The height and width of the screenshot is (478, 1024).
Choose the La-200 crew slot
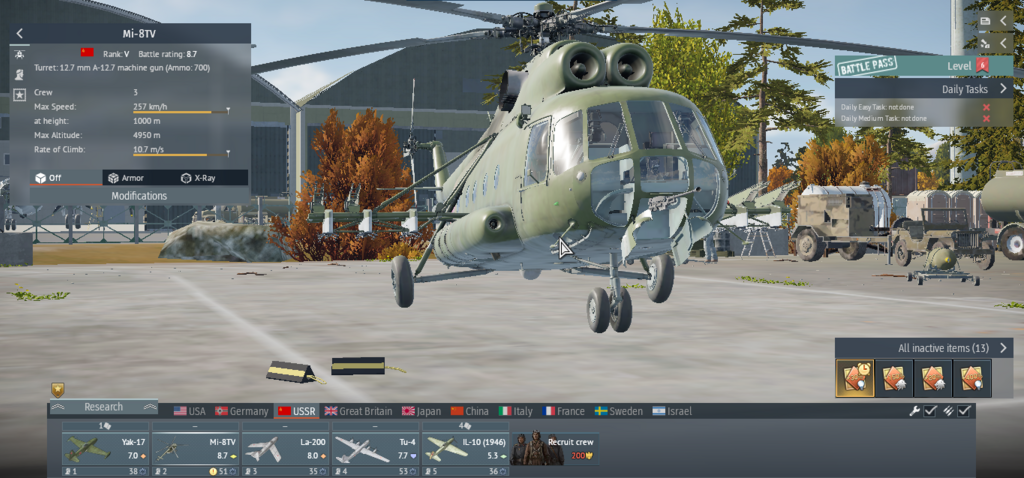click(284, 448)
